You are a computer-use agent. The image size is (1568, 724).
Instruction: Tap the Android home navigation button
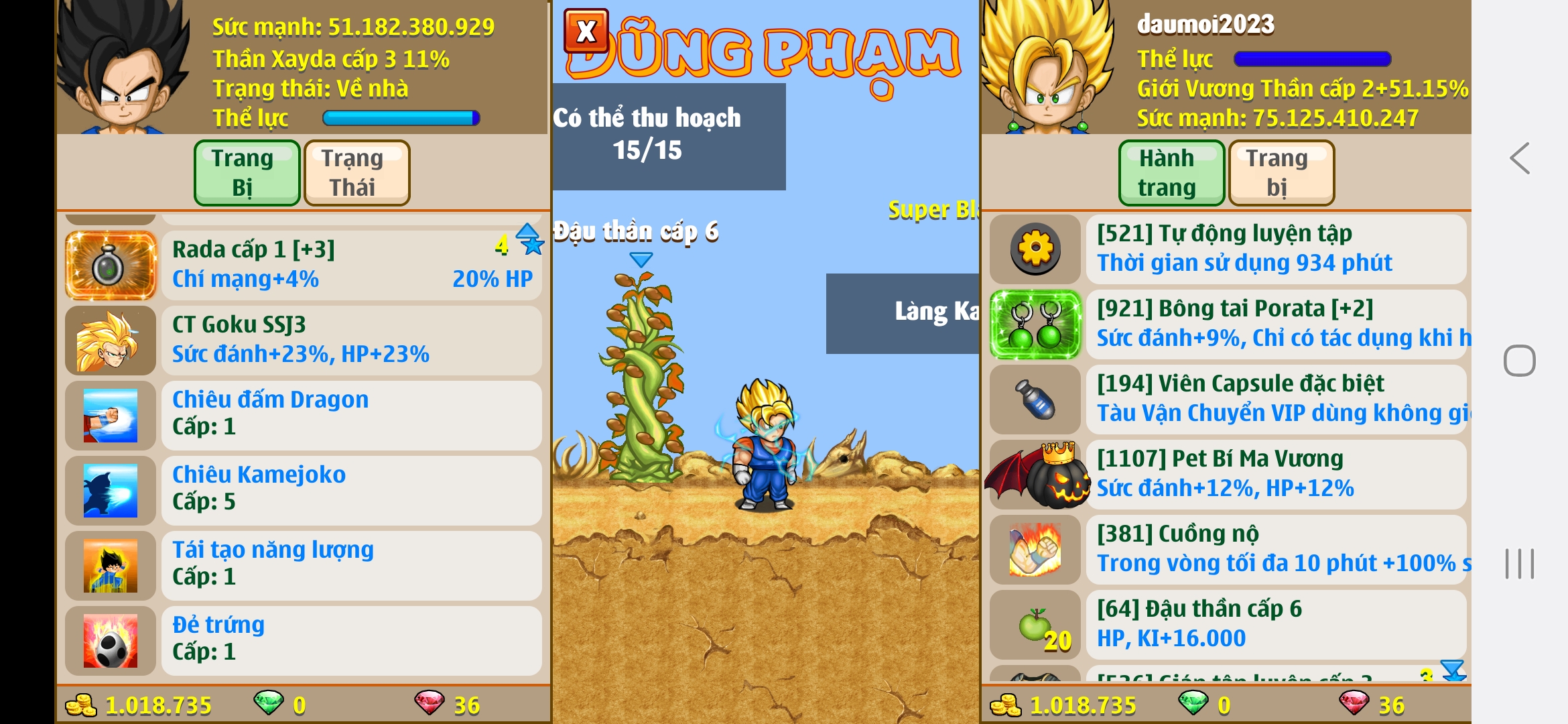tap(1519, 361)
